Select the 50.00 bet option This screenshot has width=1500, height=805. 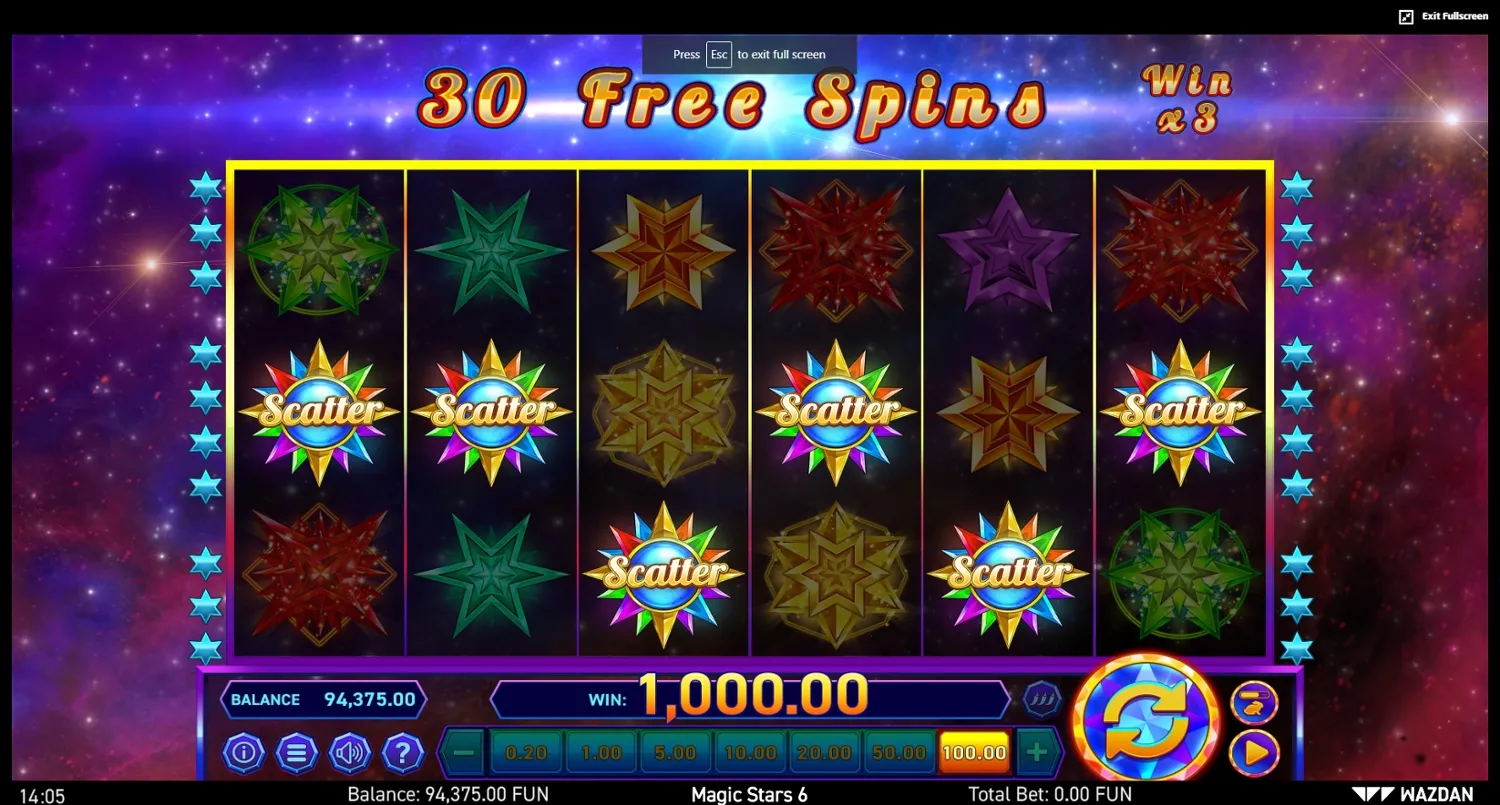[x=898, y=752]
